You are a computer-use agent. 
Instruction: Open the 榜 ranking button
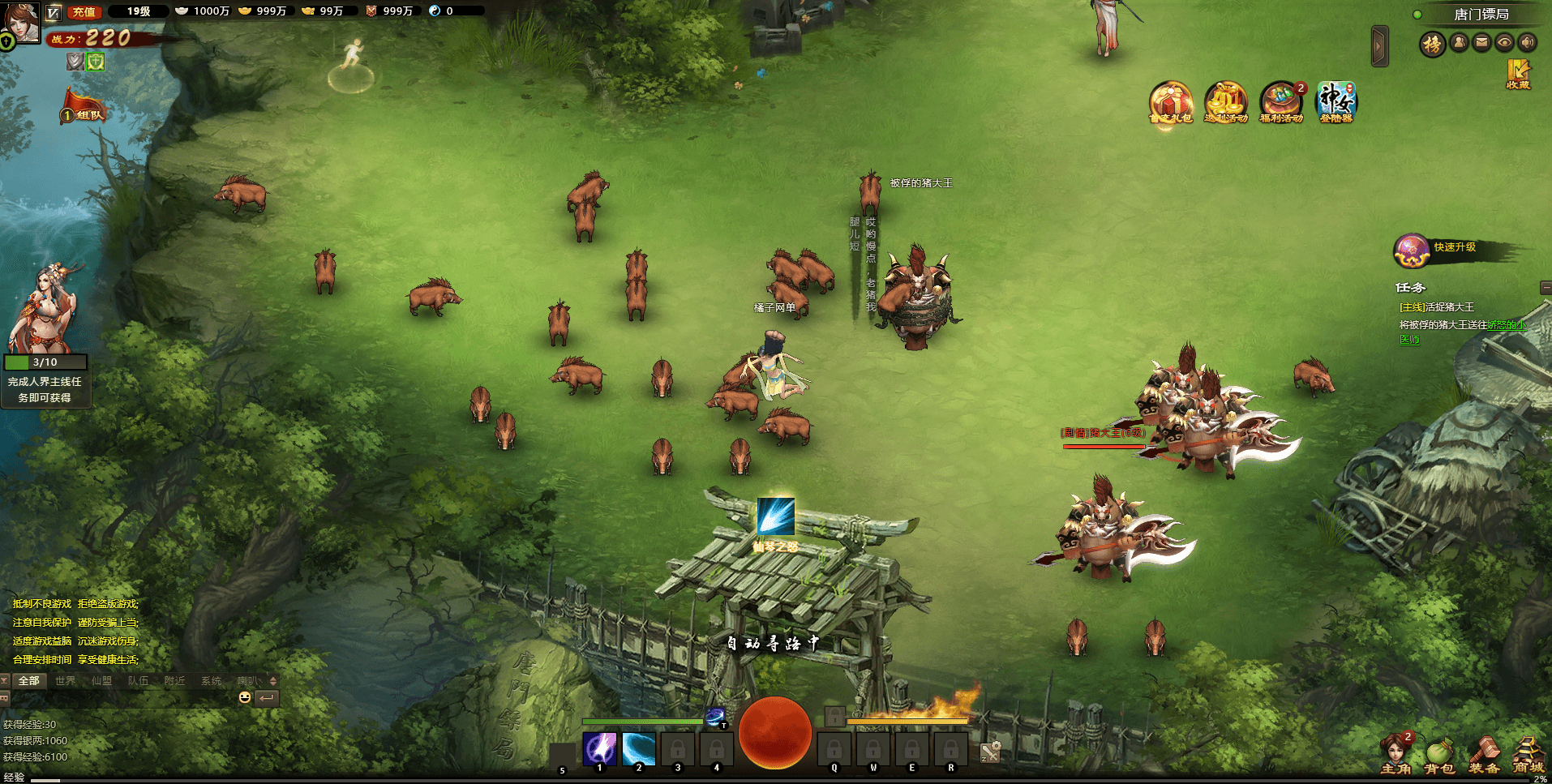[1433, 44]
